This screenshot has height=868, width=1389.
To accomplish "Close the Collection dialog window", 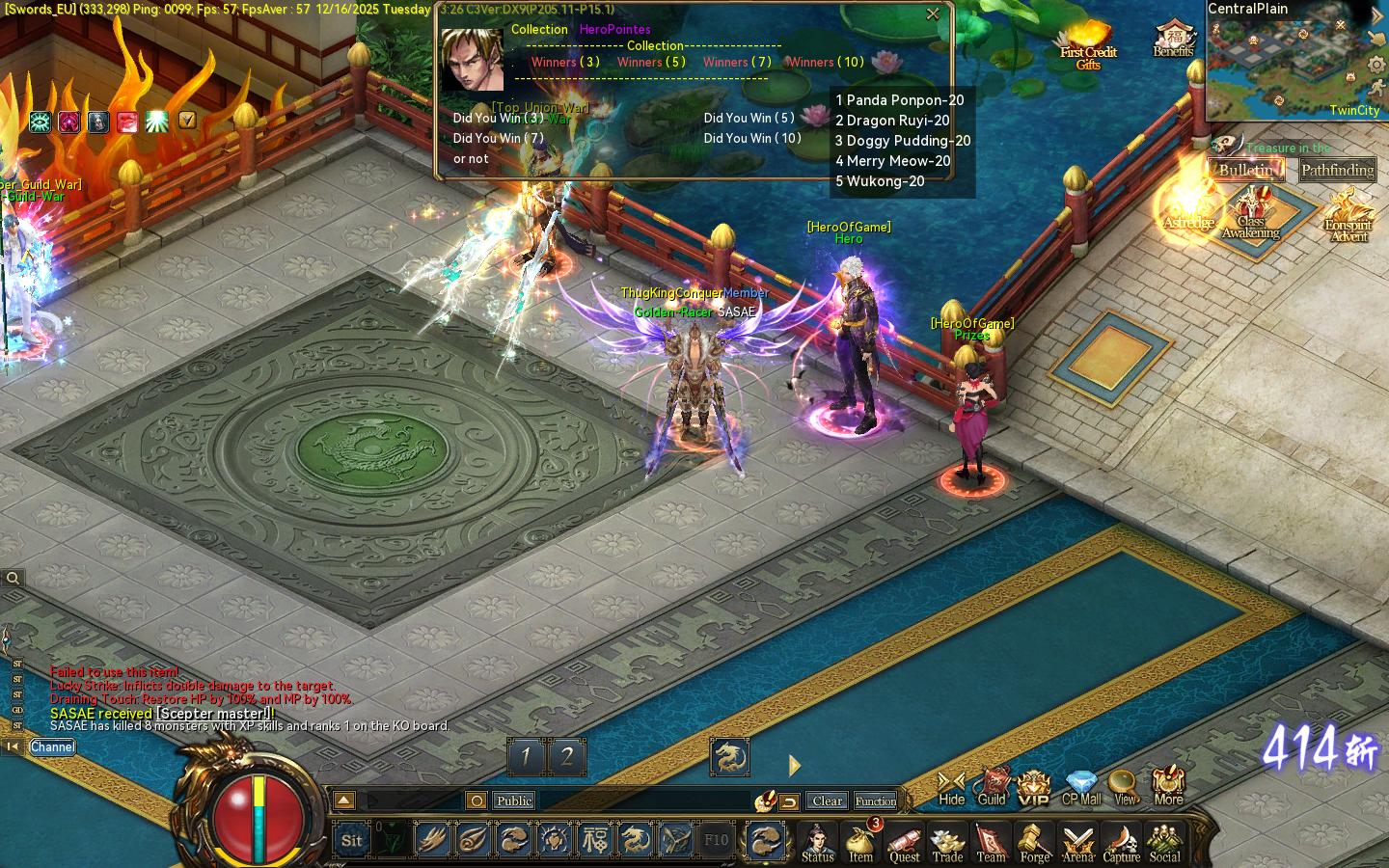I will pyautogui.click(x=933, y=14).
